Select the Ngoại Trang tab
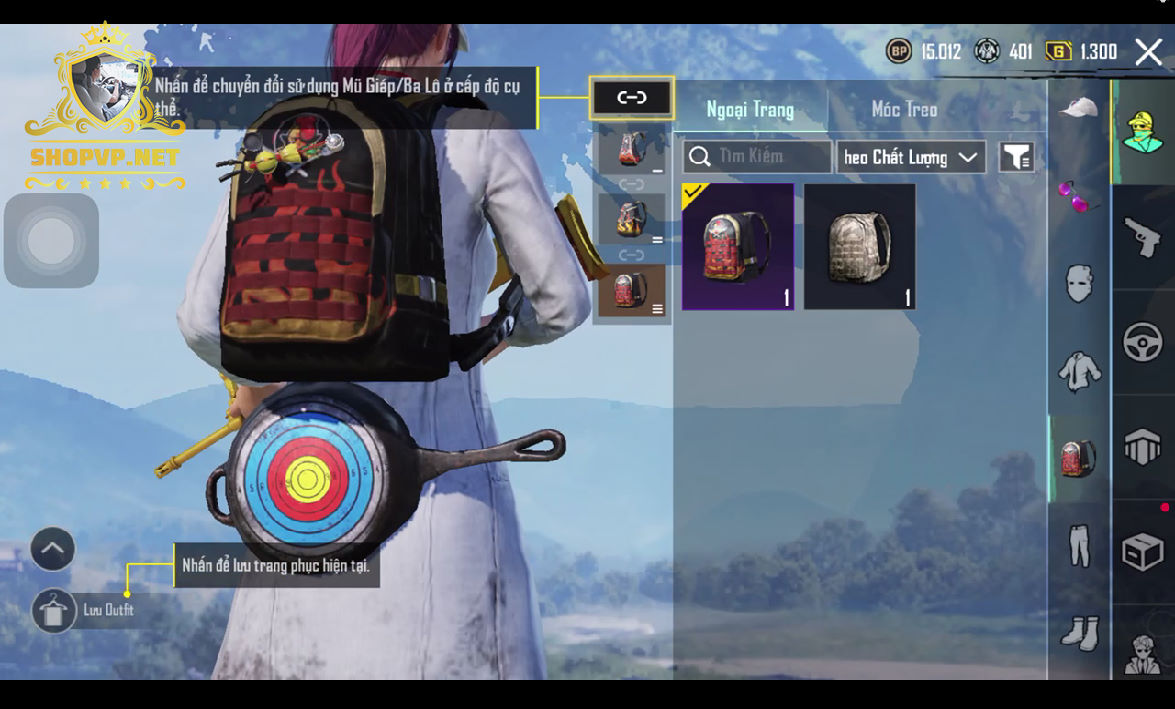This screenshot has width=1175, height=709. 750,109
